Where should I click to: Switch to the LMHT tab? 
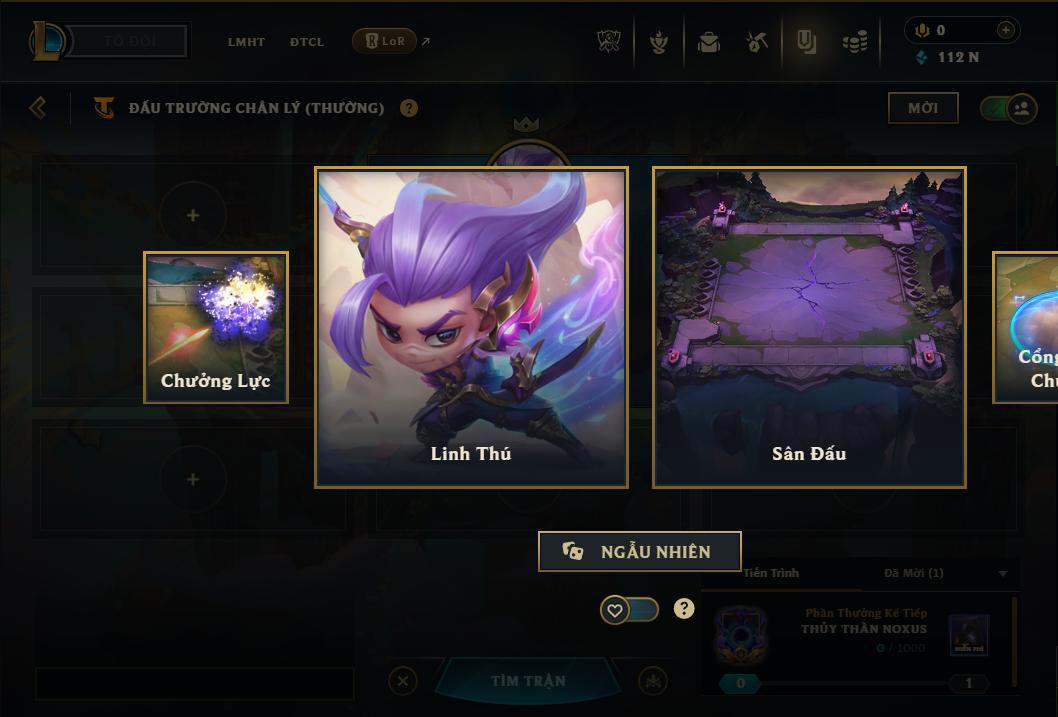tap(246, 42)
